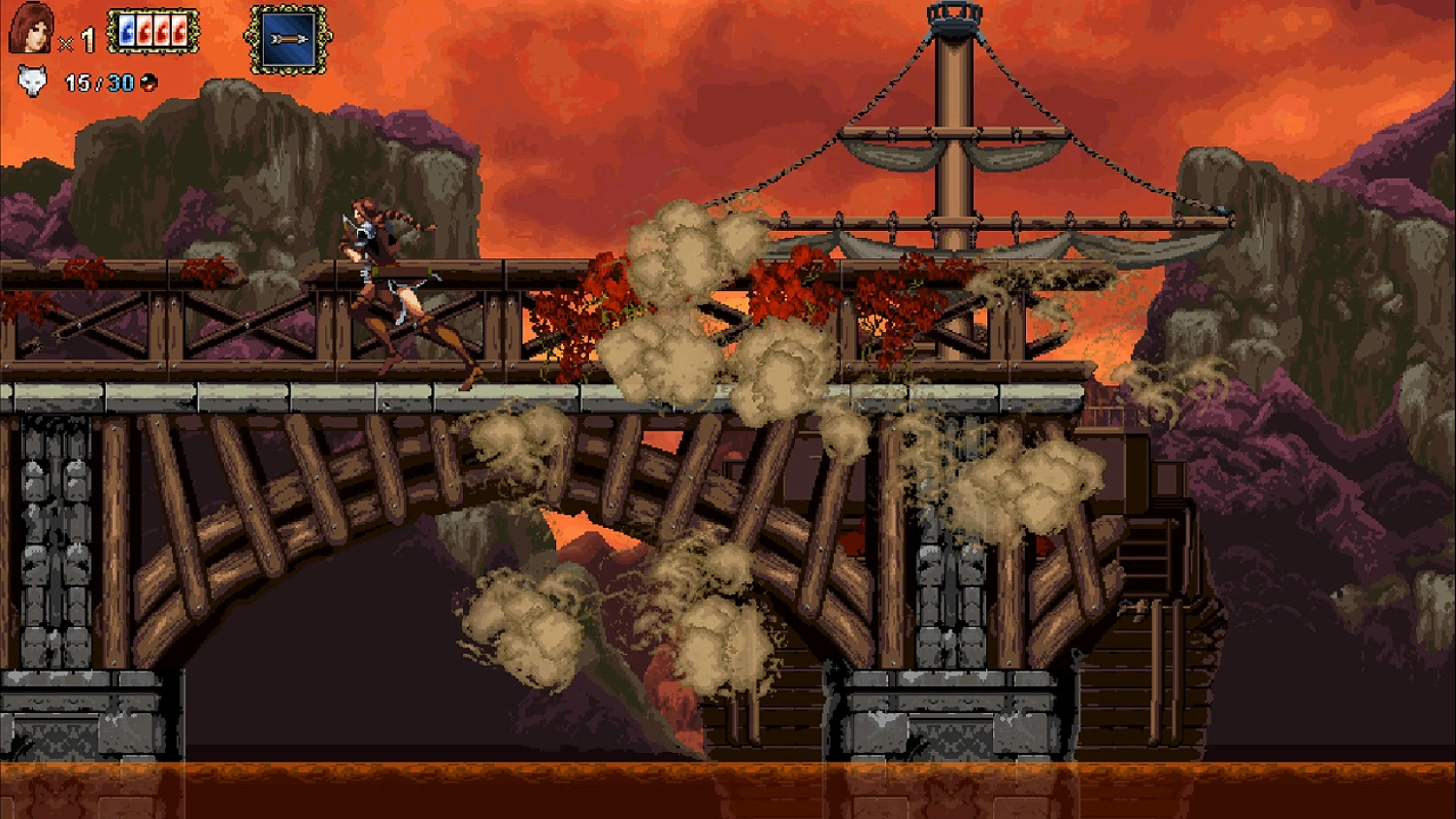Click the 15/30 ammunition counter
1456x819 pixels.
97,83
